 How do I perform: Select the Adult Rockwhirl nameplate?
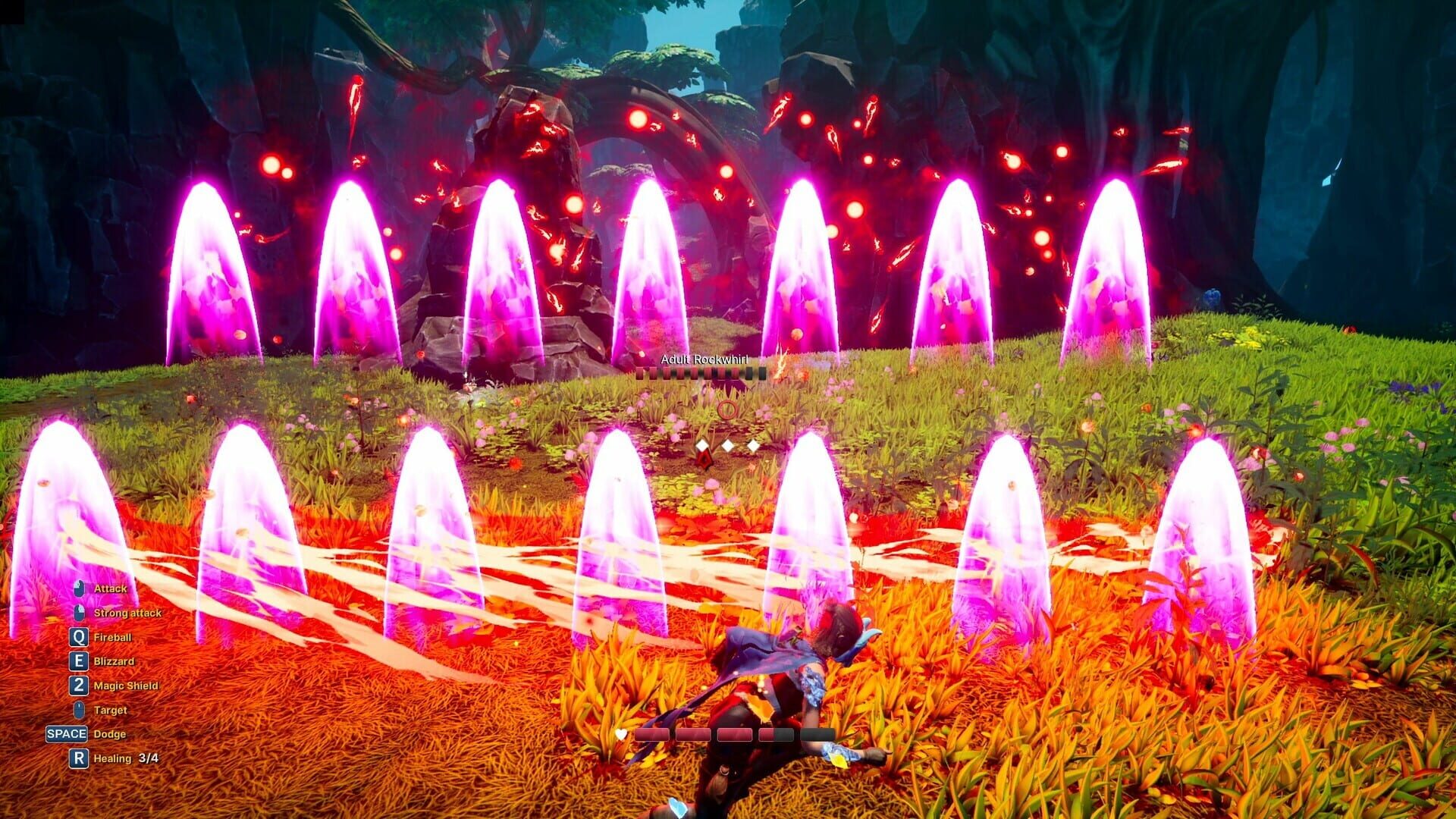(x=704, y=361)
